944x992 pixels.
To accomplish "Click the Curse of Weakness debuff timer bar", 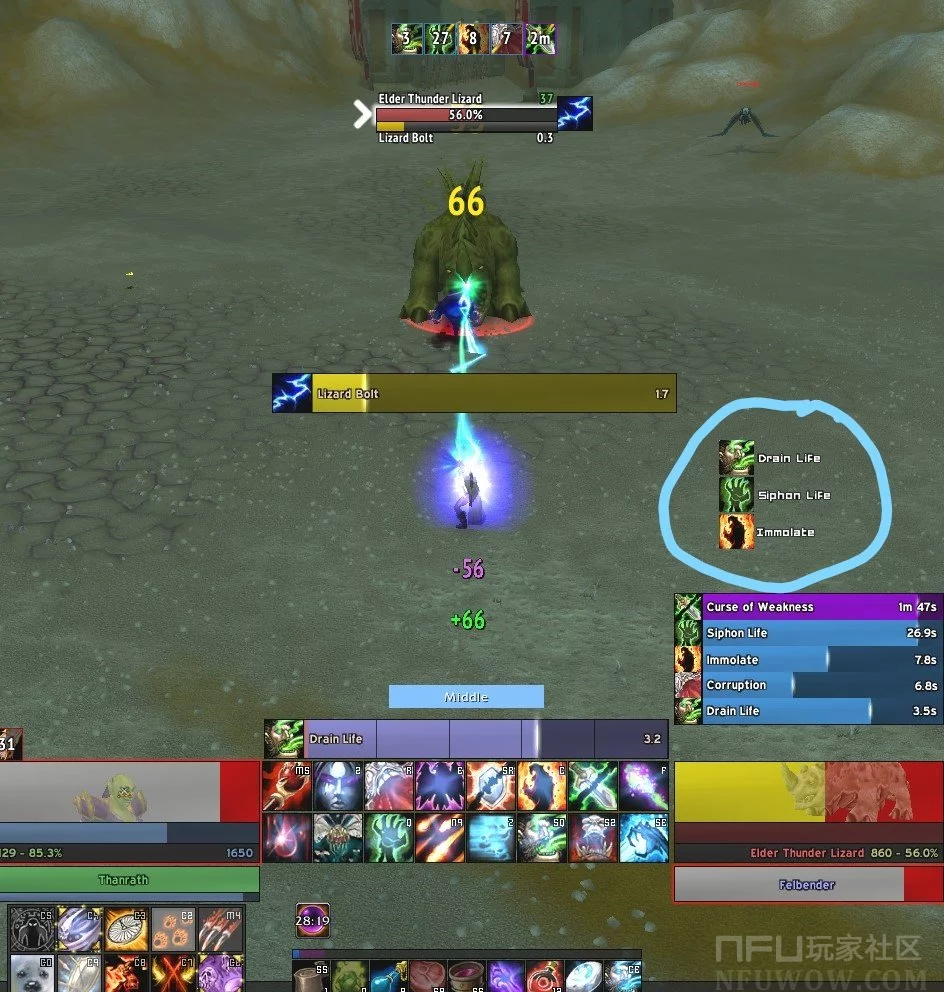I will pyautogui.click(x=820, y=607).
